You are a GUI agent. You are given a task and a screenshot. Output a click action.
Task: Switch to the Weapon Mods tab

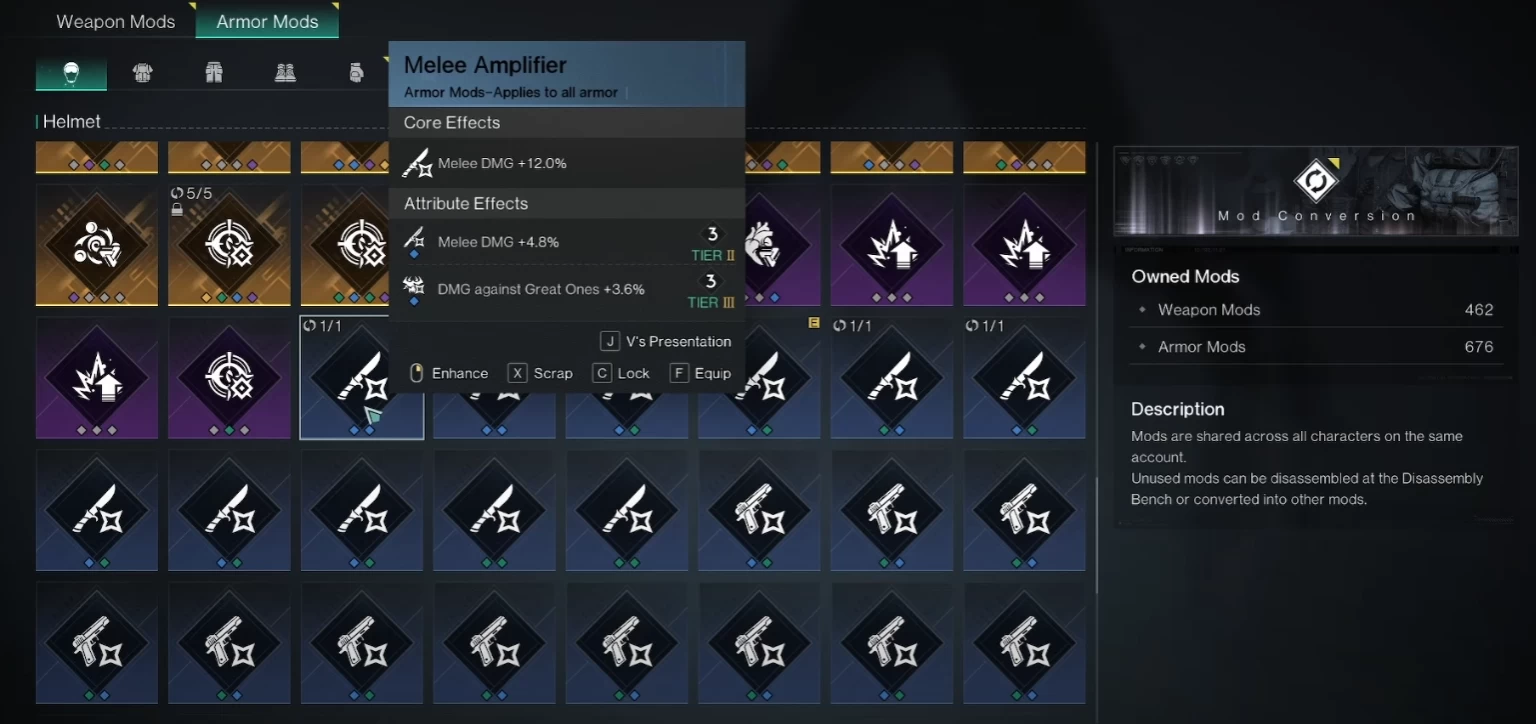pyautogui.click(x=115, y=21)
